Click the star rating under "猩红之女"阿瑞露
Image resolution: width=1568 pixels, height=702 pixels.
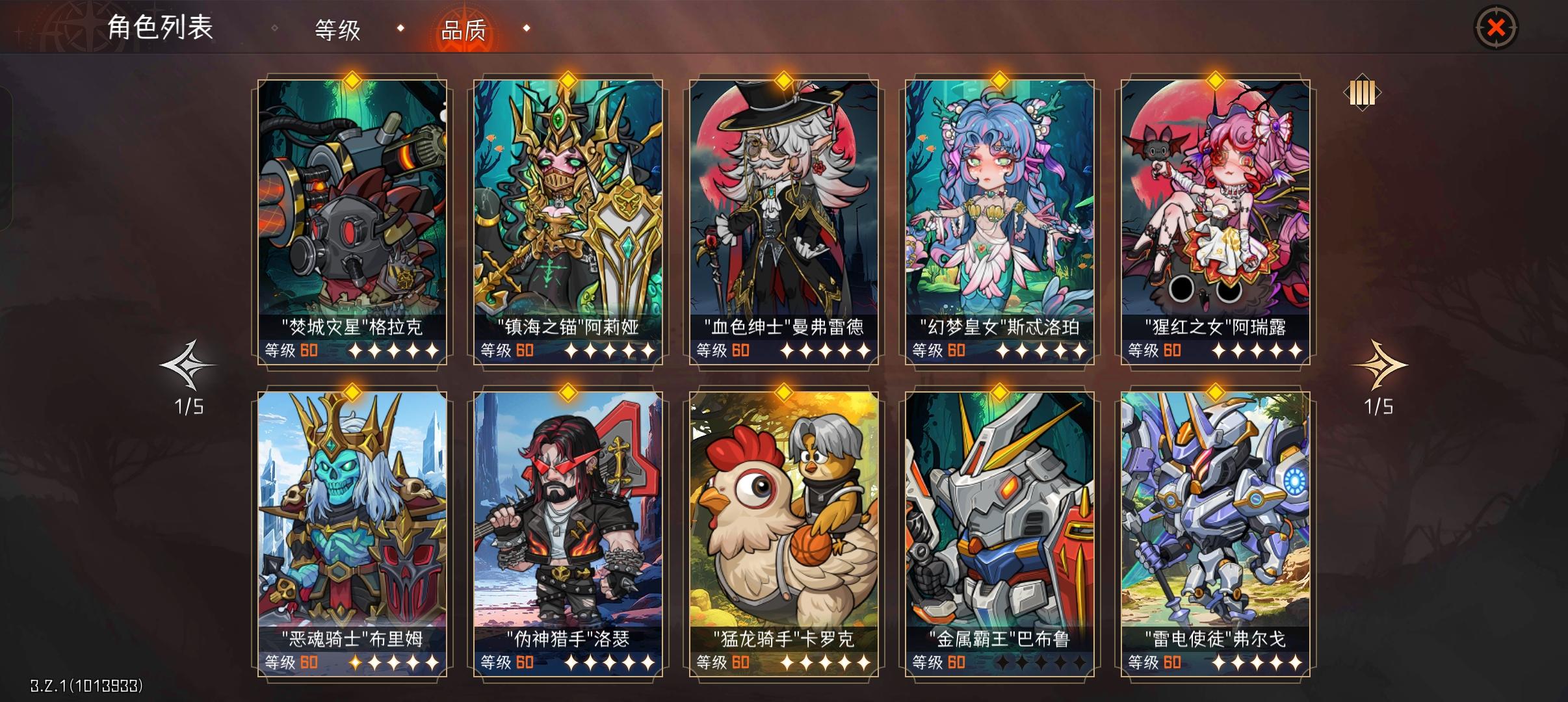(x=1257, y=351)
